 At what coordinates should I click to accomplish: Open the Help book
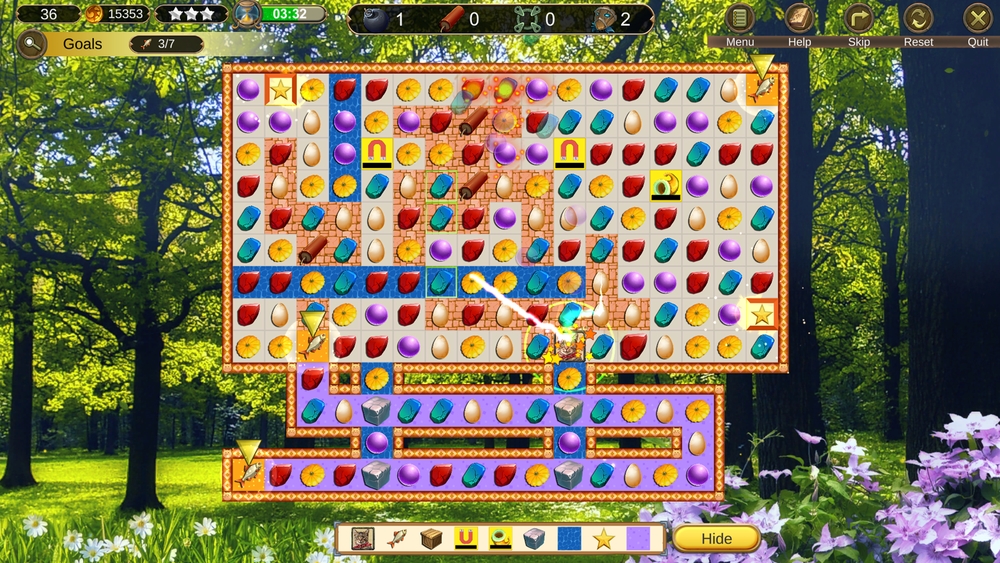click(800, 18)
